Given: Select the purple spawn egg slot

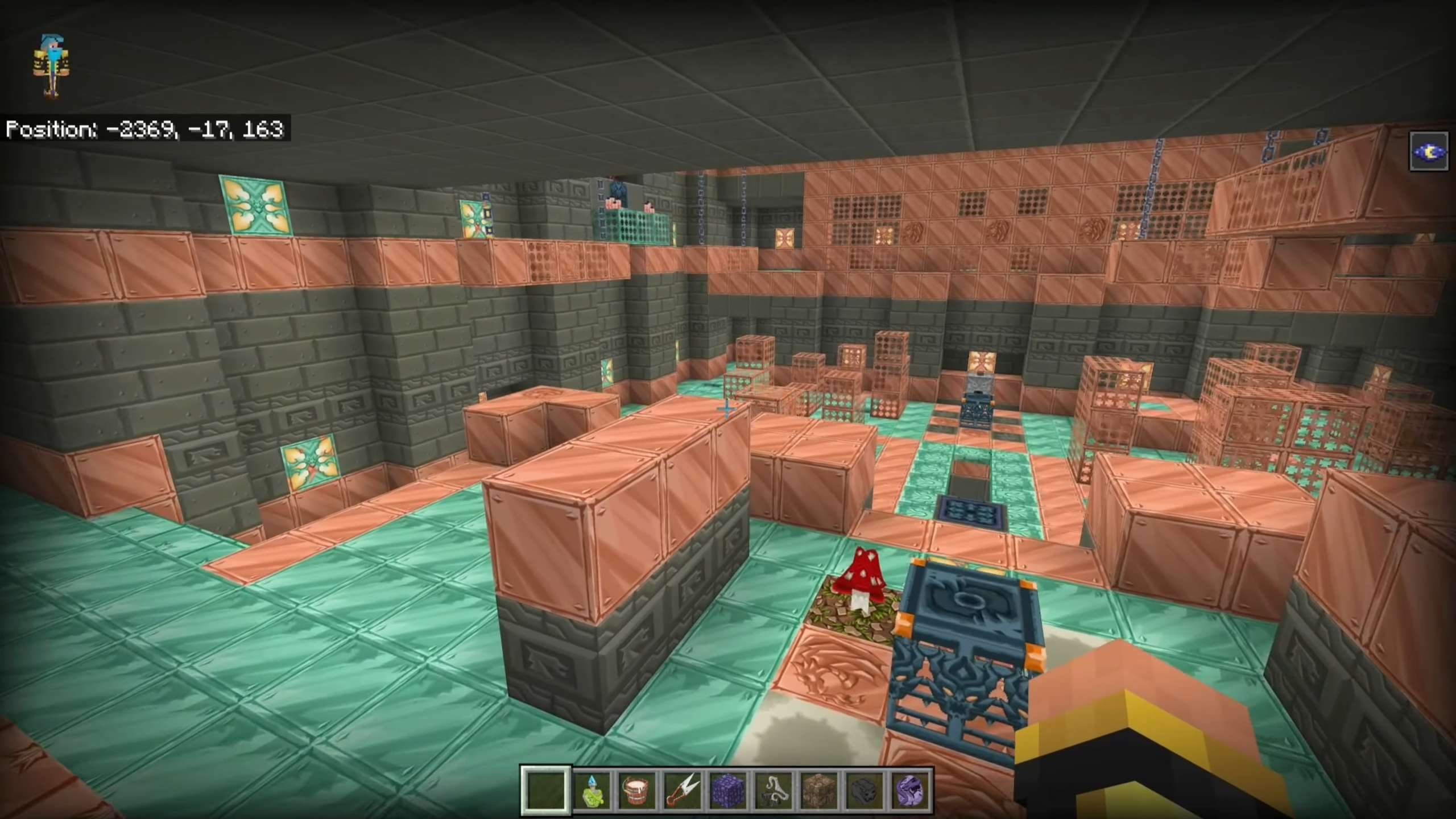Looking at the screenshot, I should click(x=910, y=791).
